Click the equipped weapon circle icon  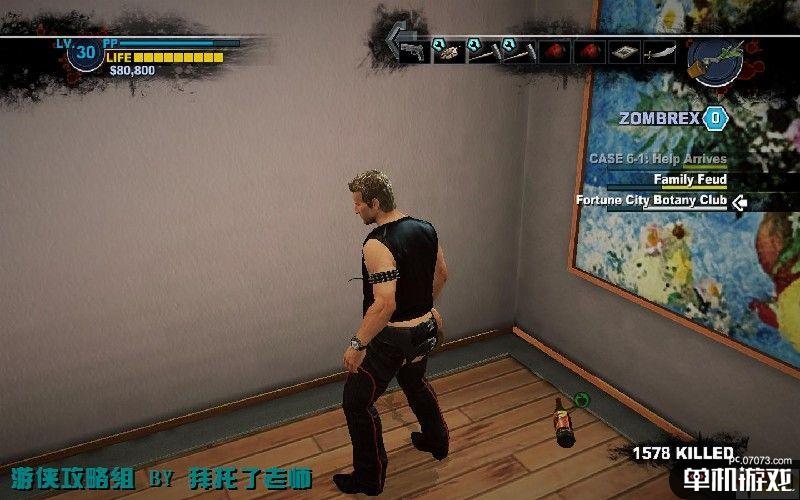(x=714, y=60)
